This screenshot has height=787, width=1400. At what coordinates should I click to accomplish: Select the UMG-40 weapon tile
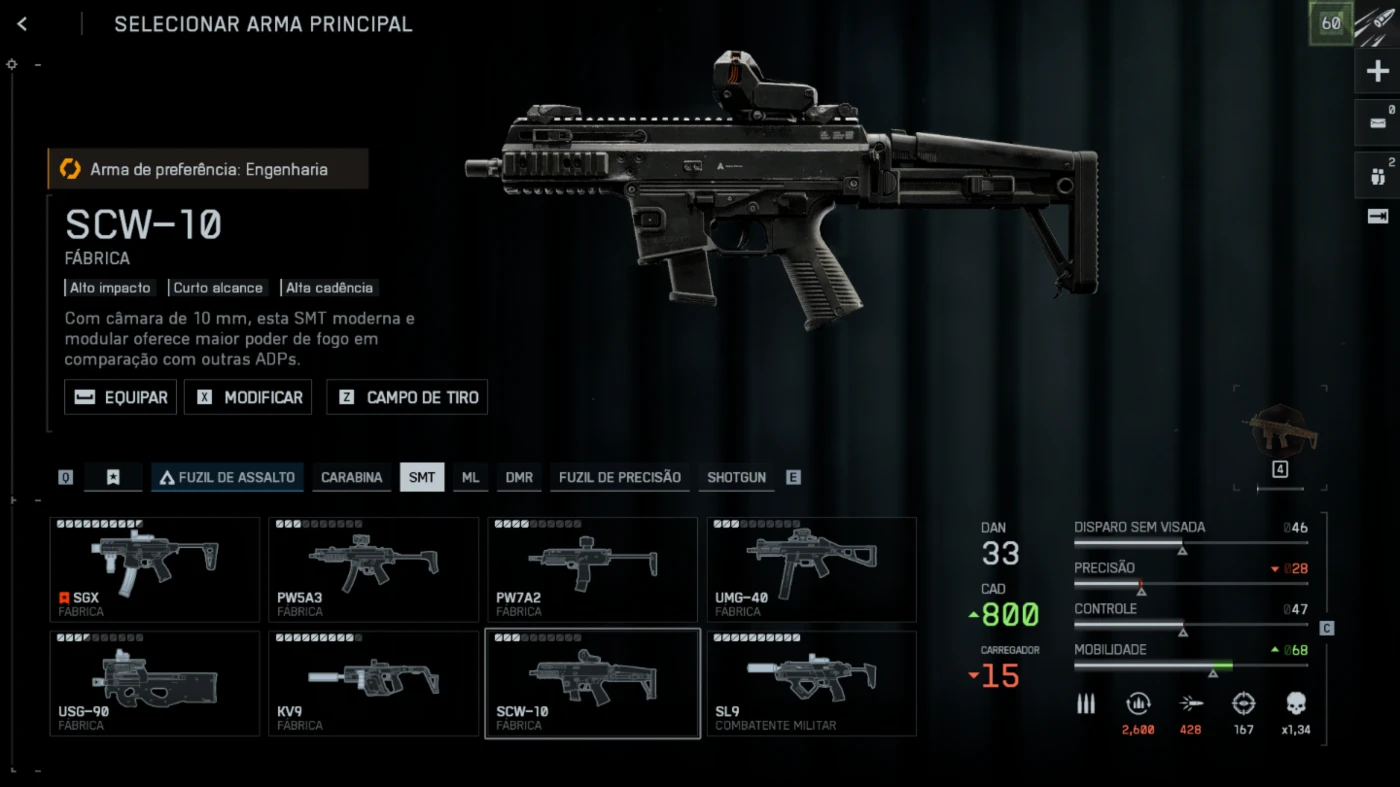click(x=811, y=569)
